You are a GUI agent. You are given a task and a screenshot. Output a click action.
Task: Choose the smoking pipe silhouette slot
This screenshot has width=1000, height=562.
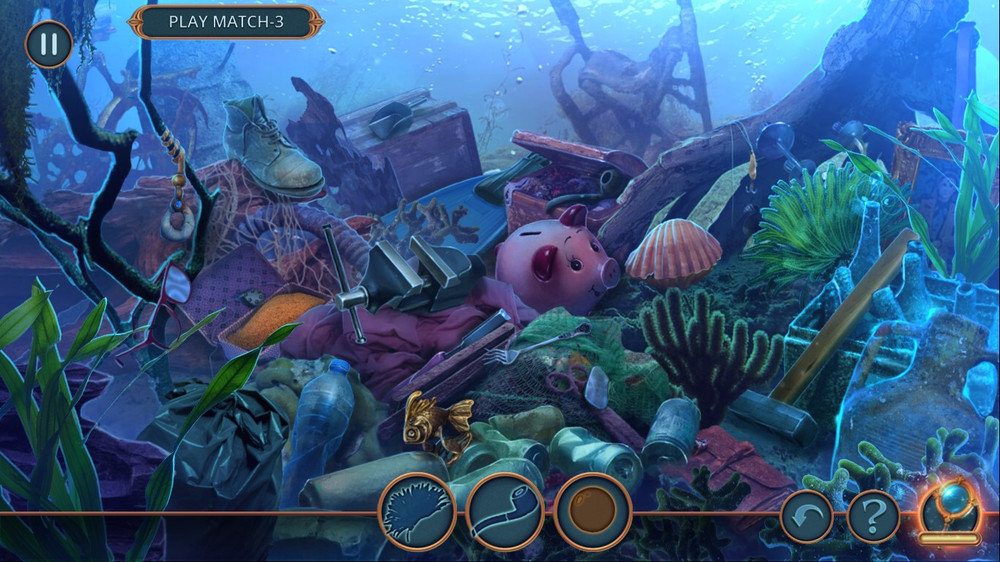(505, 512)
